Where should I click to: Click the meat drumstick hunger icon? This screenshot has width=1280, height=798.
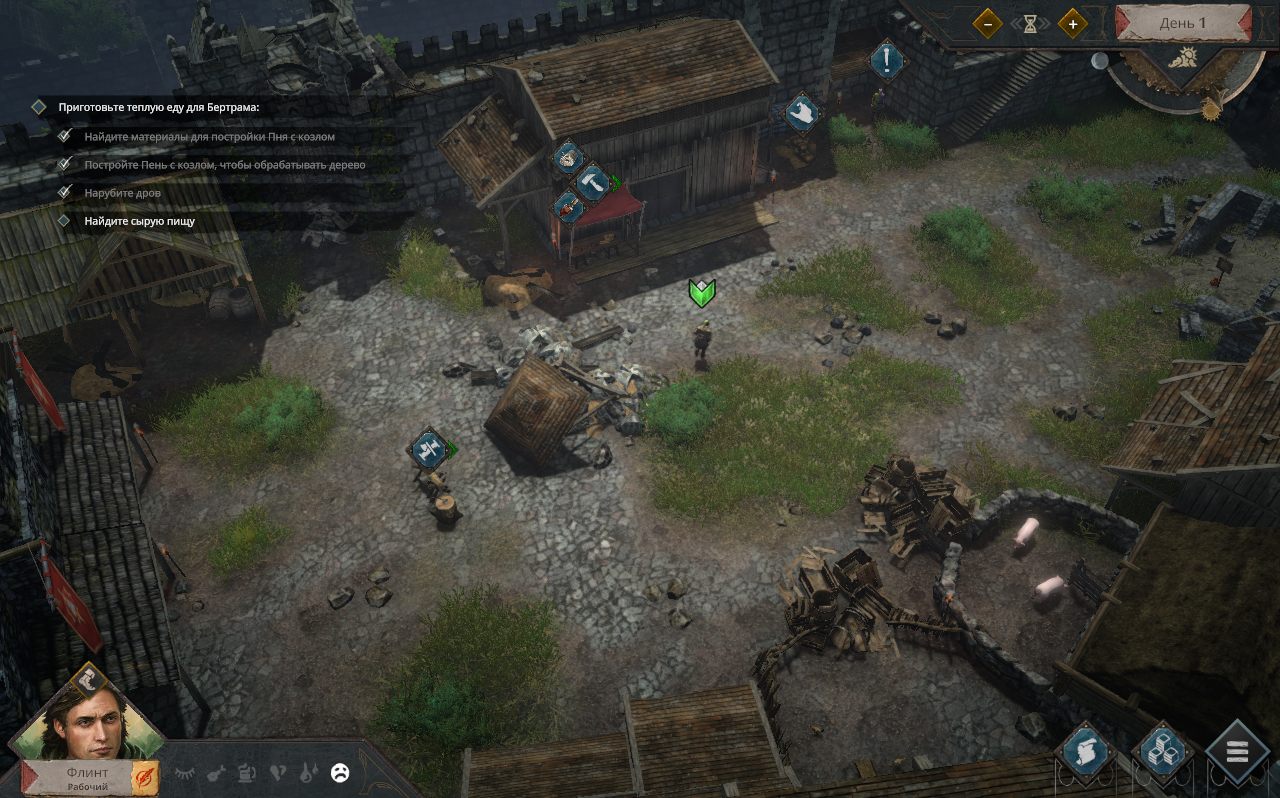click(x=215, y=772)
